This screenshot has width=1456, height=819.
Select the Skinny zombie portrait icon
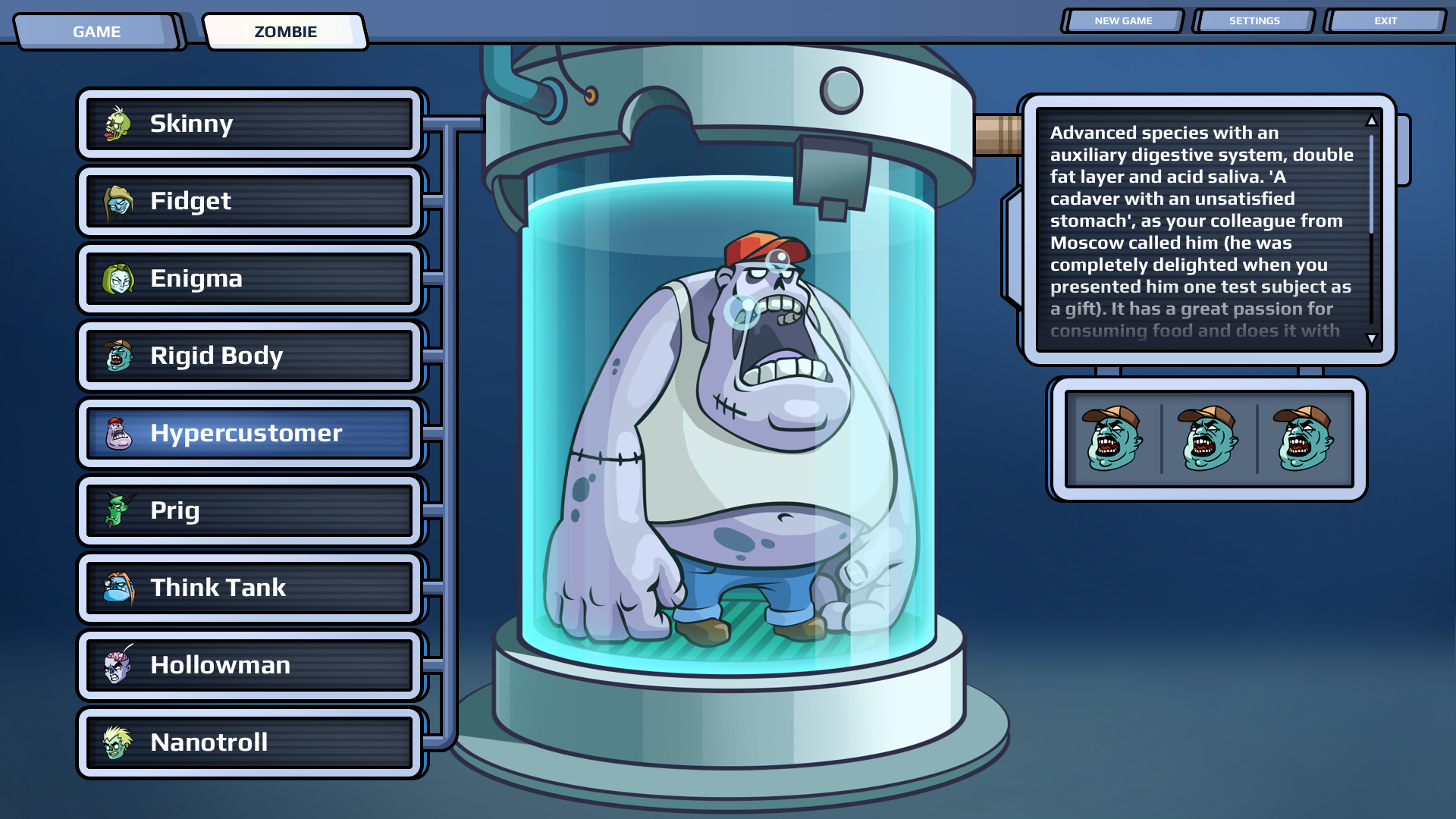point(117,123)
